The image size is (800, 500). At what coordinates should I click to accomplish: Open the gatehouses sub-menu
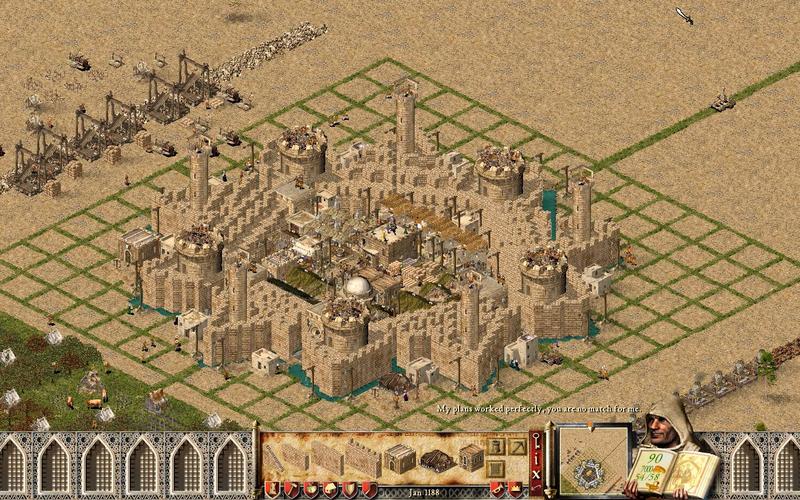(x=496, y=468)
